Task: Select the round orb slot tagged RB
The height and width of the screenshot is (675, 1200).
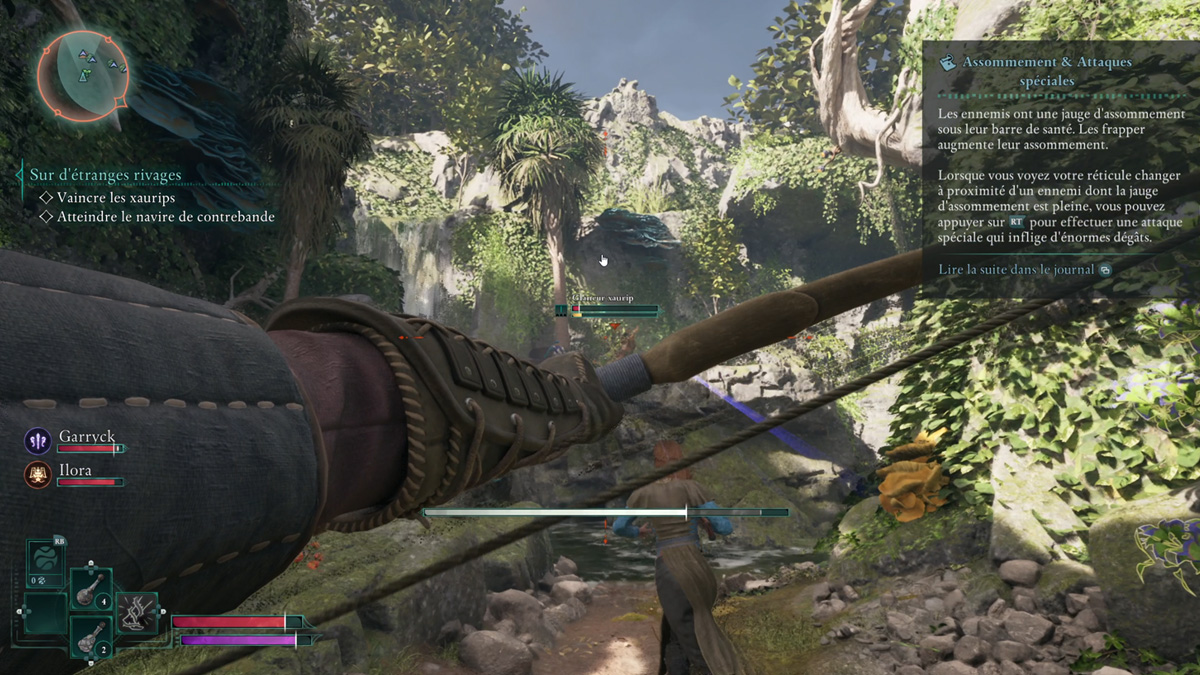Action: tap(46, 563)
